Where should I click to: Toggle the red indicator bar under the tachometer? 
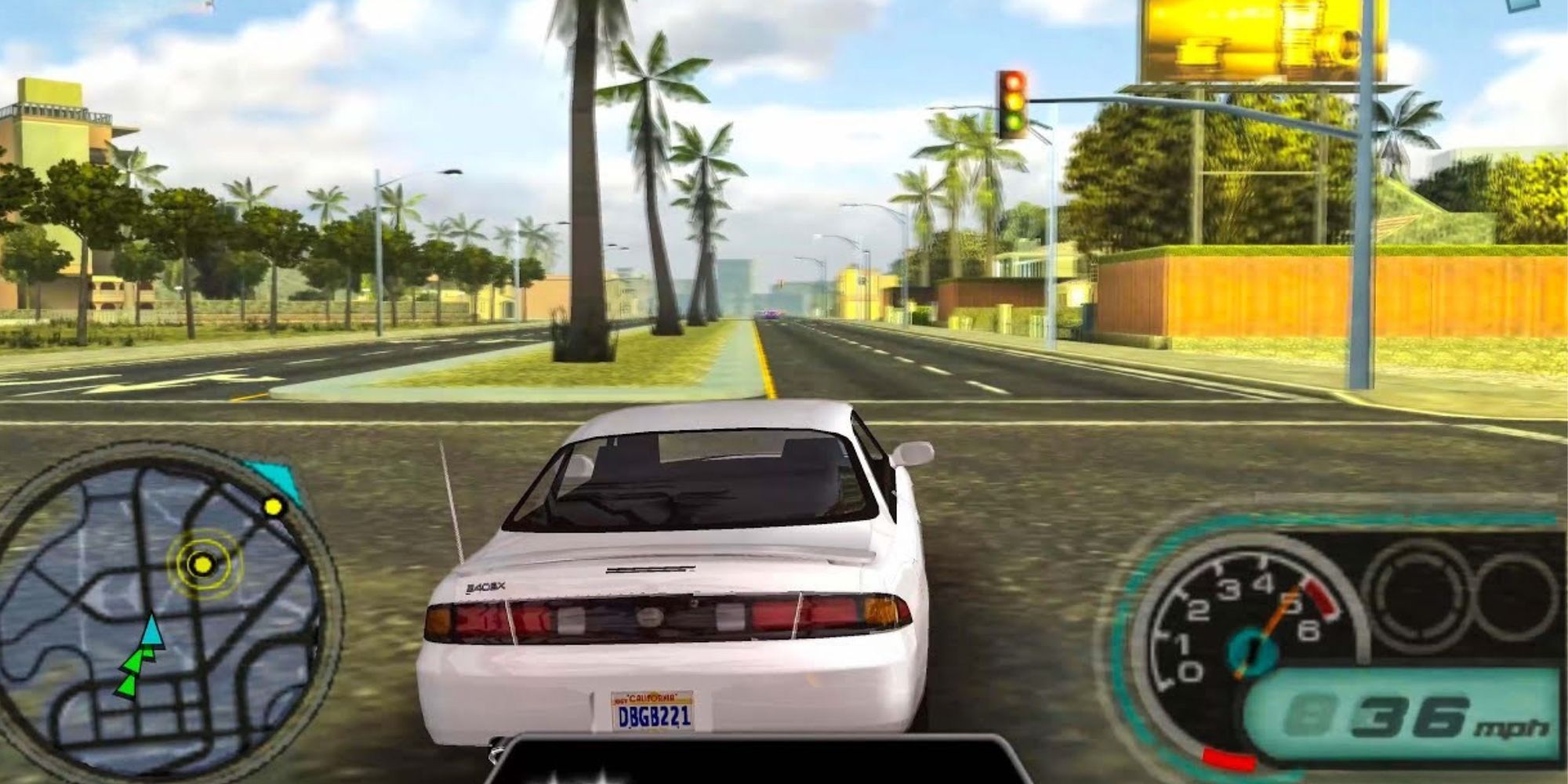click(1229, 759)
